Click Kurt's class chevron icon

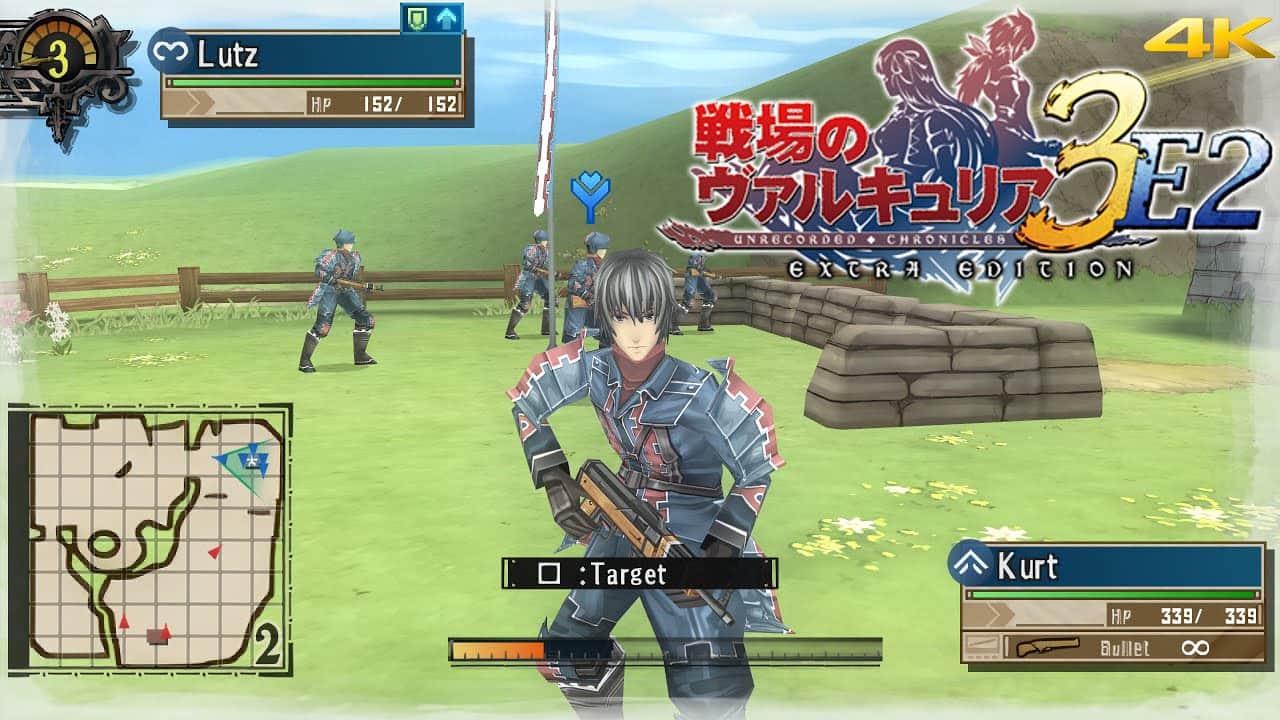969,566
